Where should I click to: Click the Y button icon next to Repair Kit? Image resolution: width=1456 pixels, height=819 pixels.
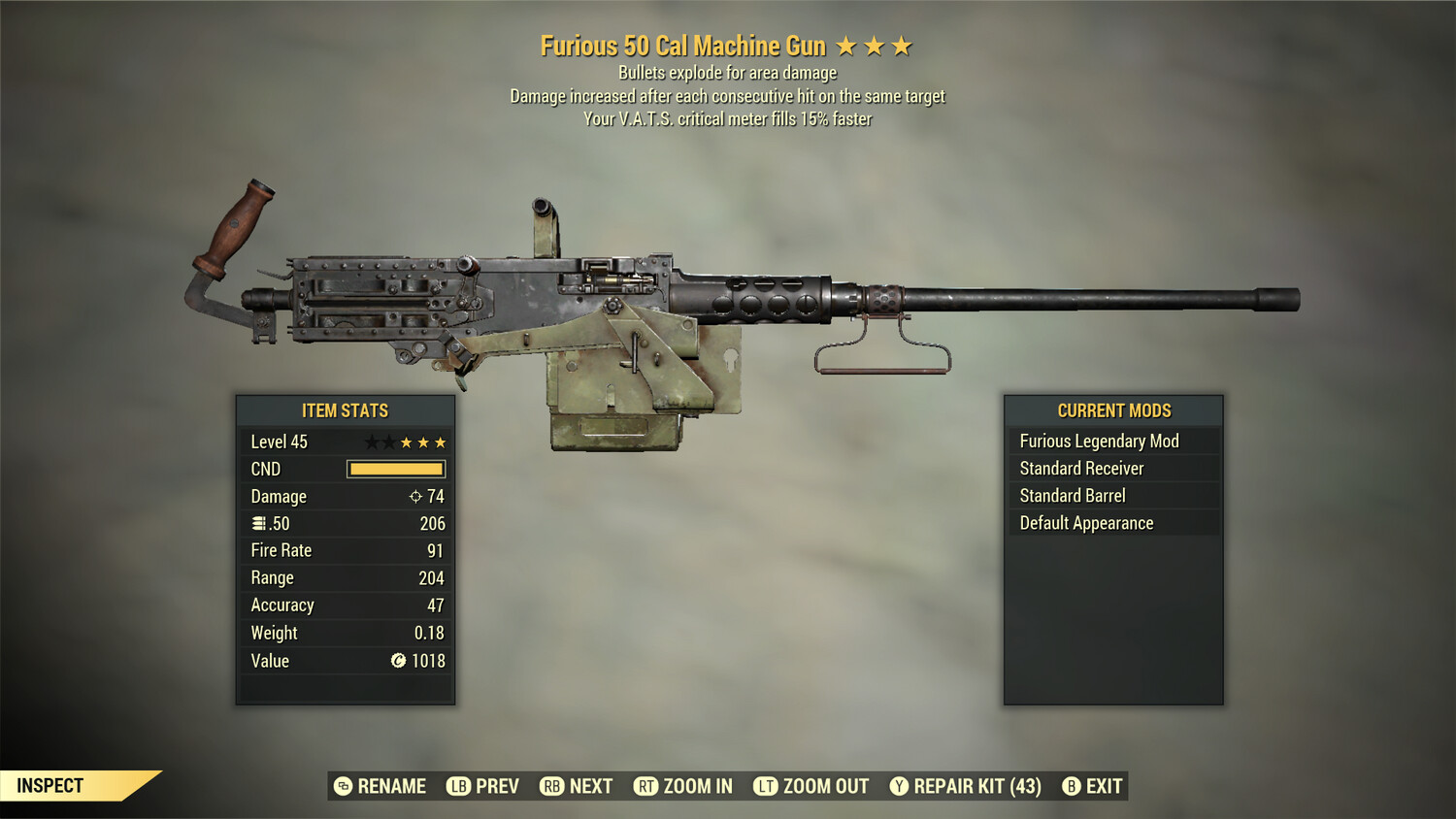(x=898, y=786)
